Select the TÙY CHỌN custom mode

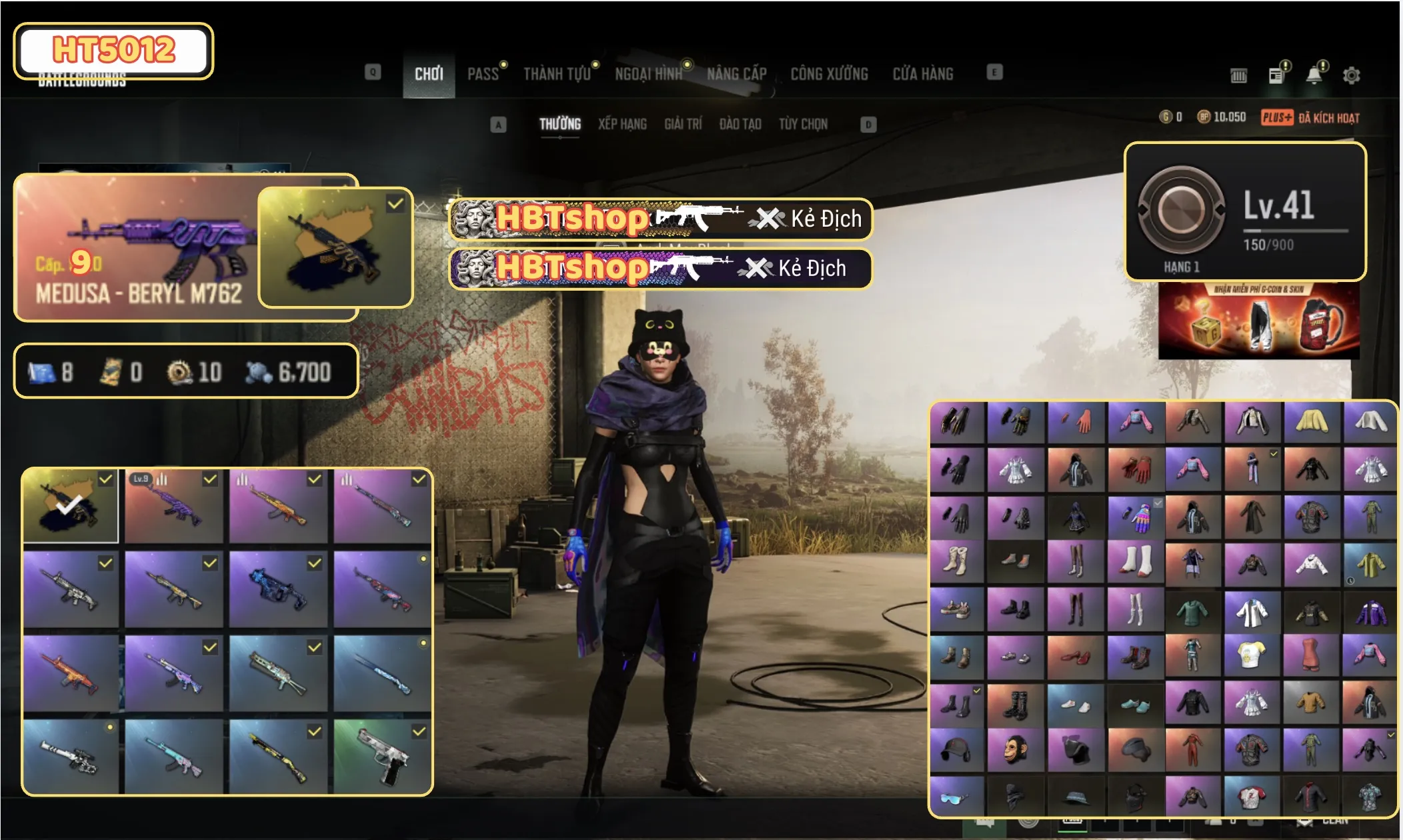click(803, 124)
